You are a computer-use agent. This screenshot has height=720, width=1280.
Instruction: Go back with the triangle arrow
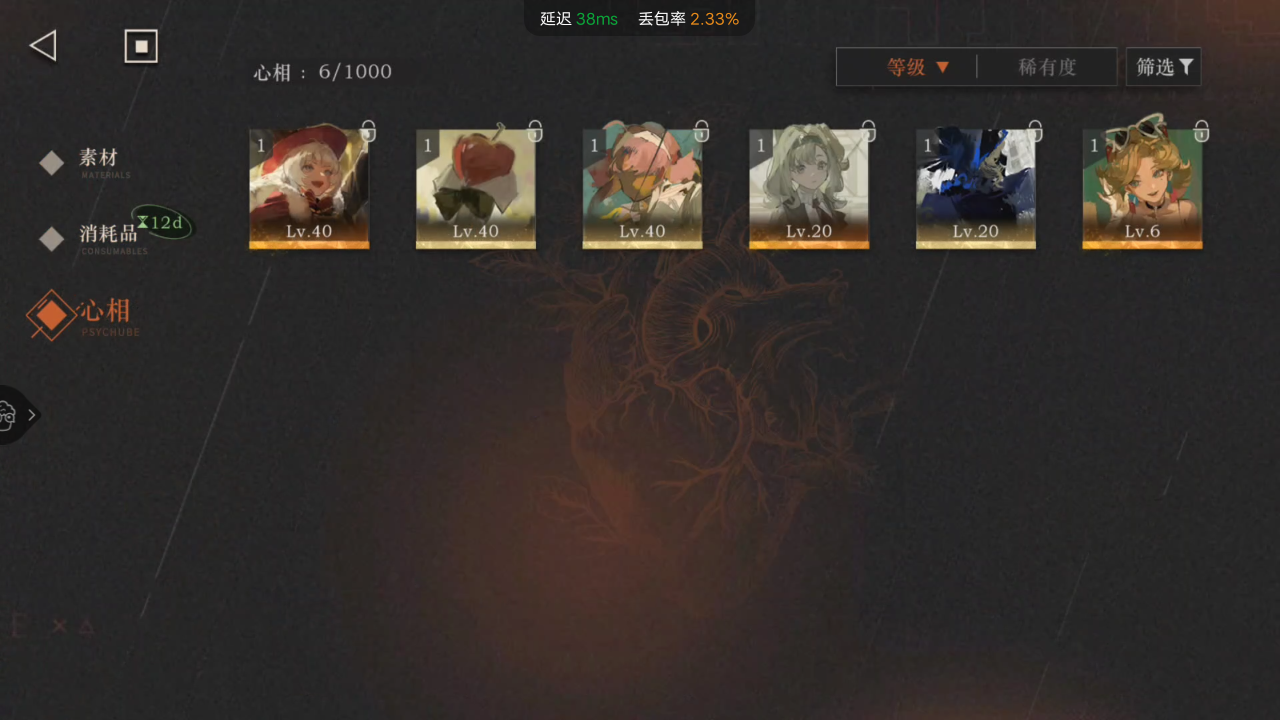point(43,46)
